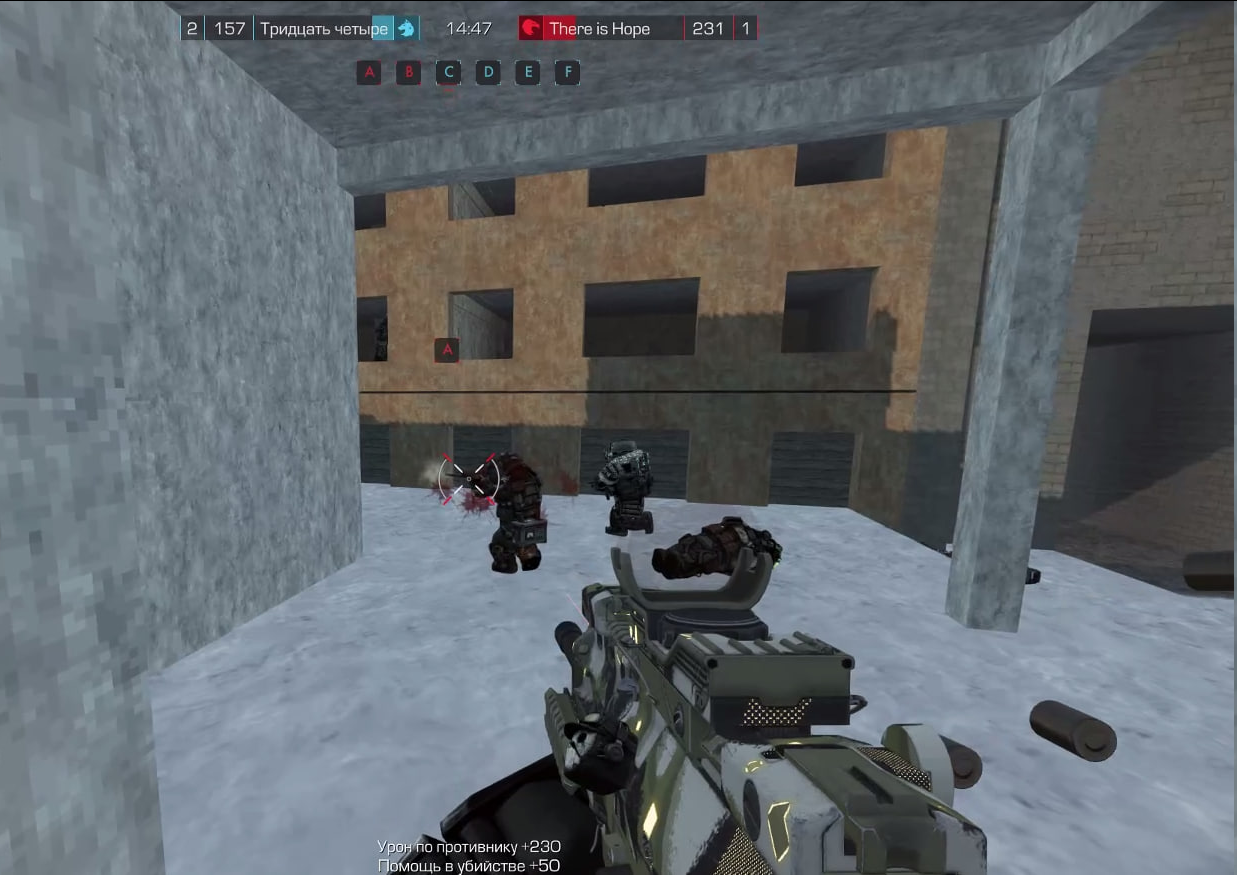The height and width of the screenshot is (875, 1237).
Task: Select capture point E indicator
Action: coord(528,72)
